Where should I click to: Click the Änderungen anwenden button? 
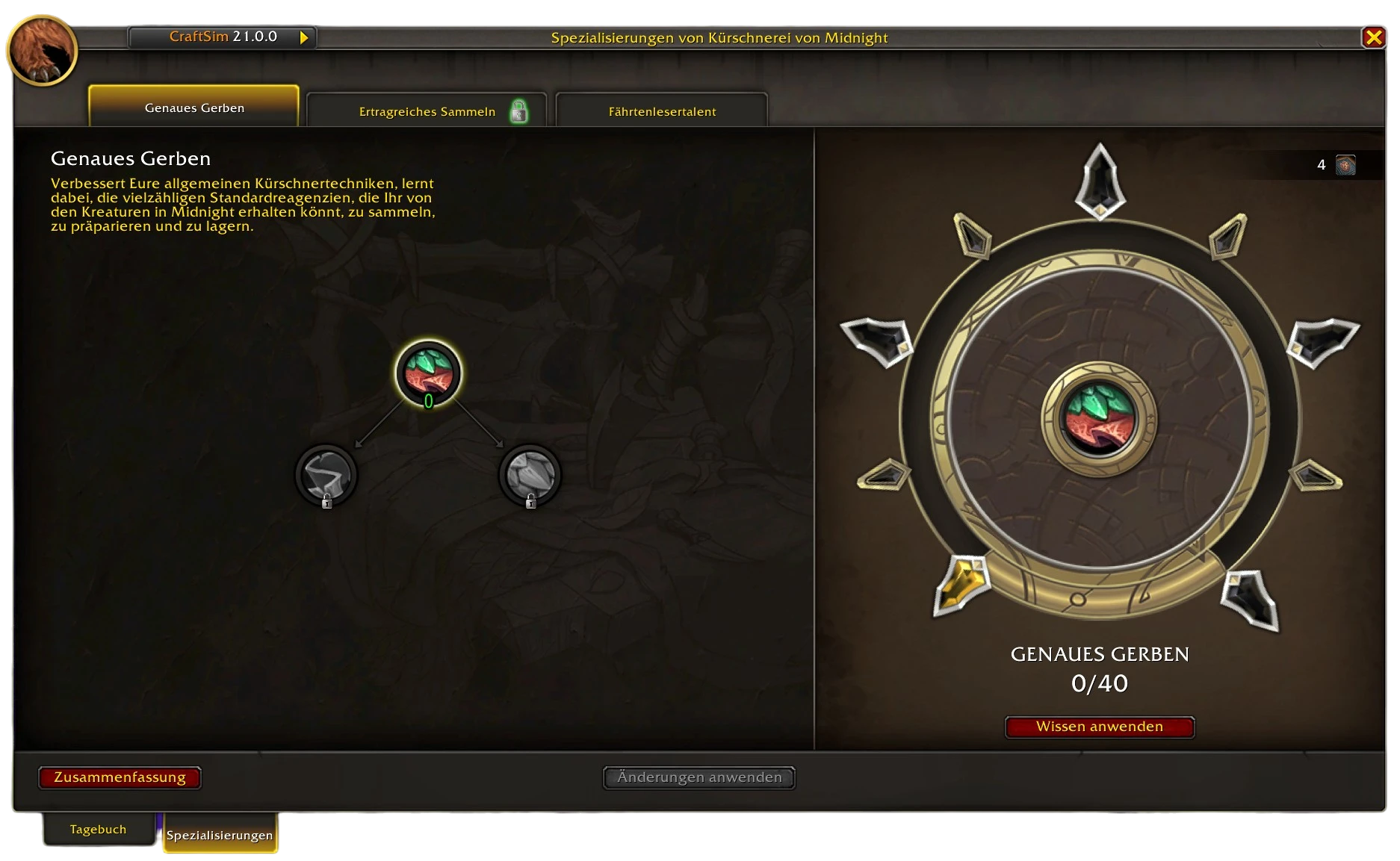(699, 777)
